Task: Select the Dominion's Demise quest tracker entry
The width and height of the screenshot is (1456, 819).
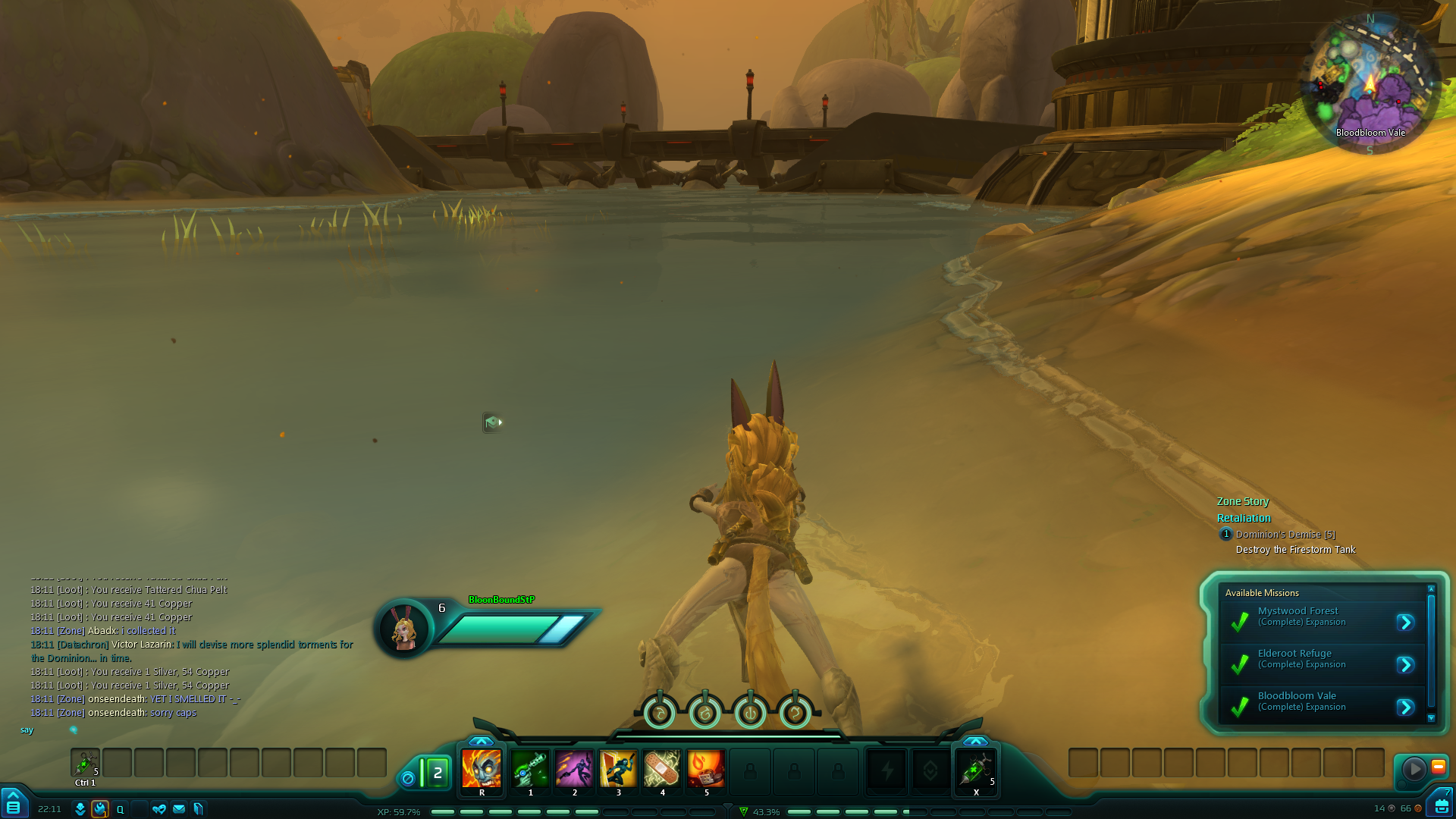Action: (1285, 535)
